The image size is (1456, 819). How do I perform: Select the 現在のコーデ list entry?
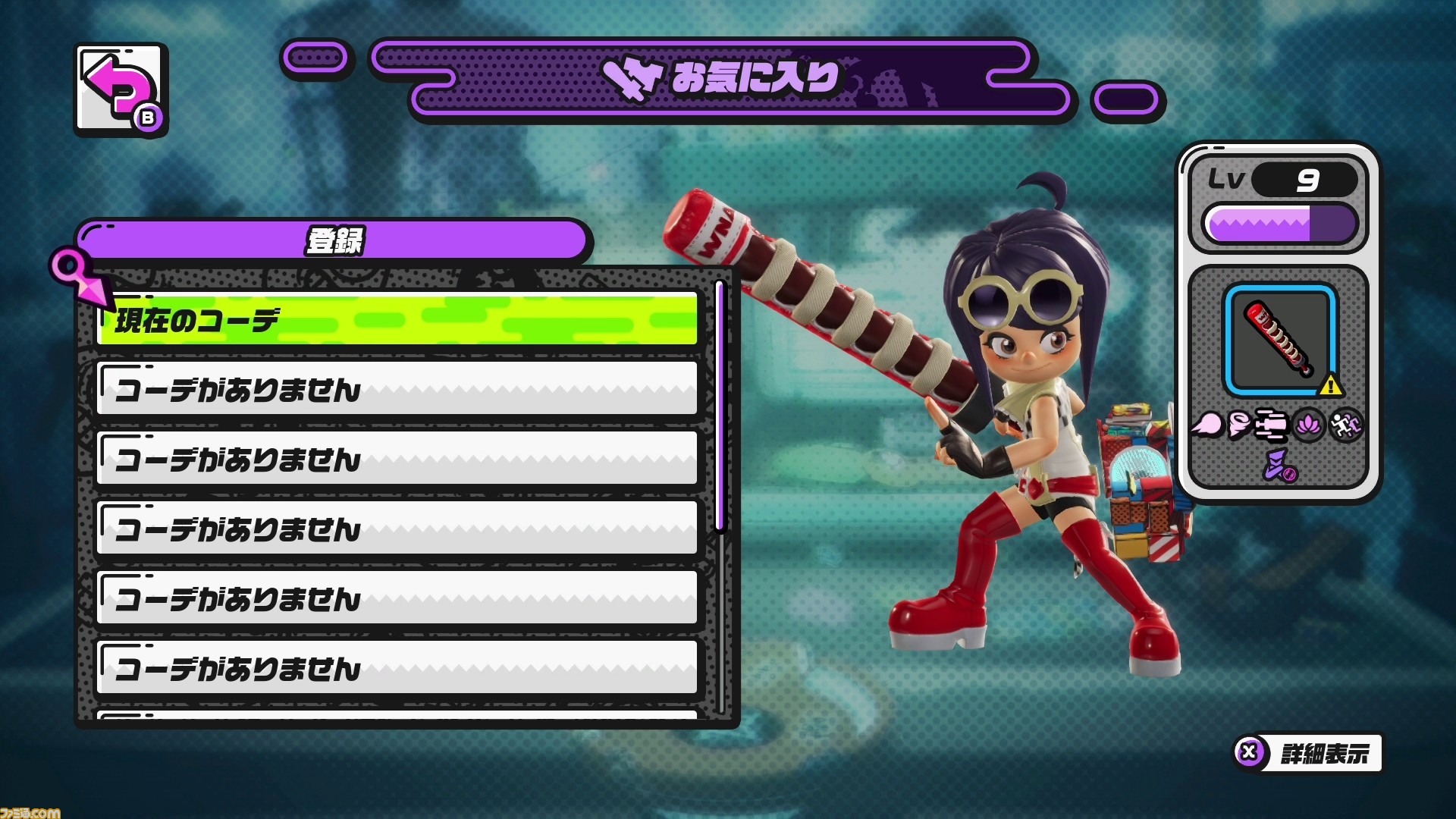click(x=397, y=319)
